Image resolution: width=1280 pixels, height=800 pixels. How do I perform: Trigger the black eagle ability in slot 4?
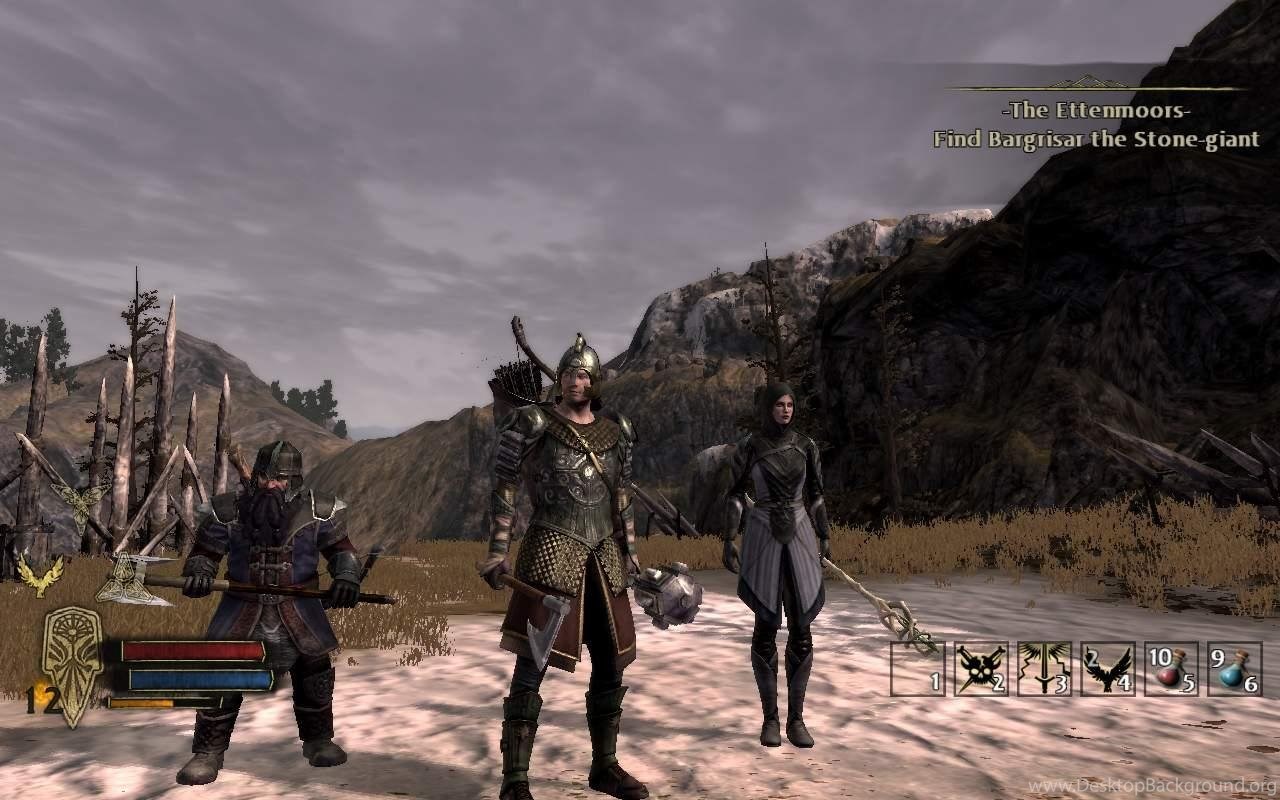pos(1107,668)
